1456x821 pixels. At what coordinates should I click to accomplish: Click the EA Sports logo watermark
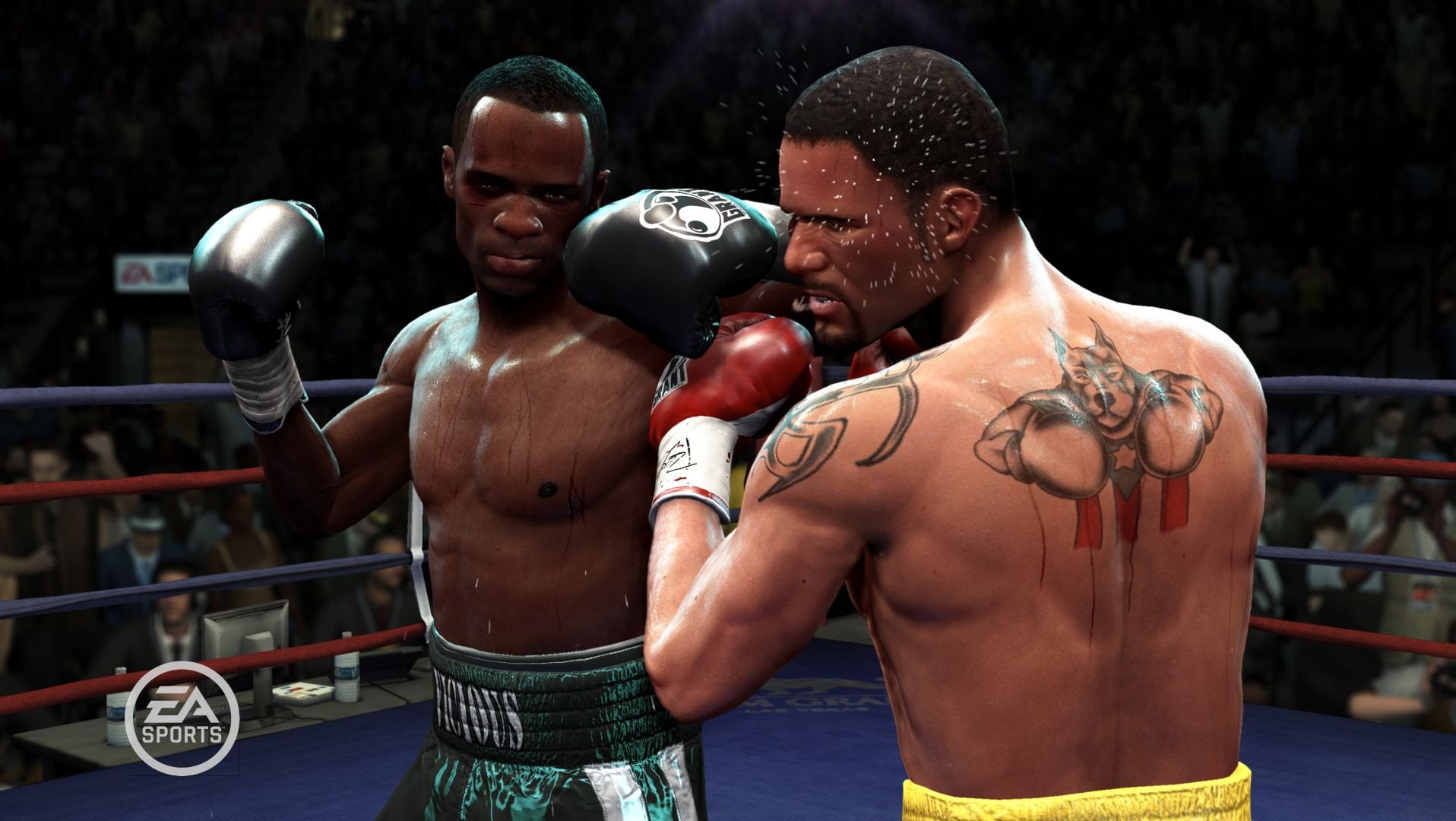click(182, 717)
